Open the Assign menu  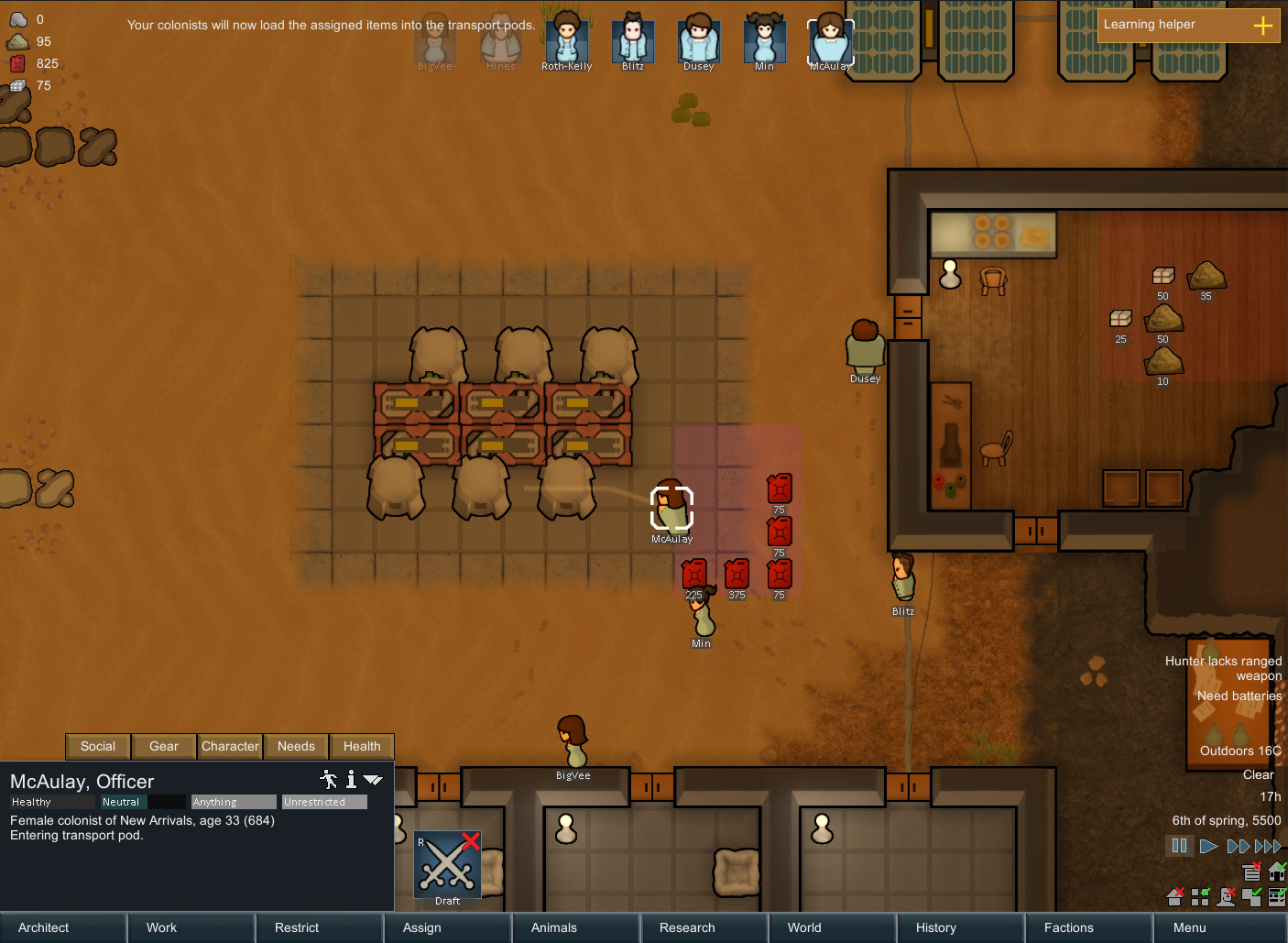point(447,927)
